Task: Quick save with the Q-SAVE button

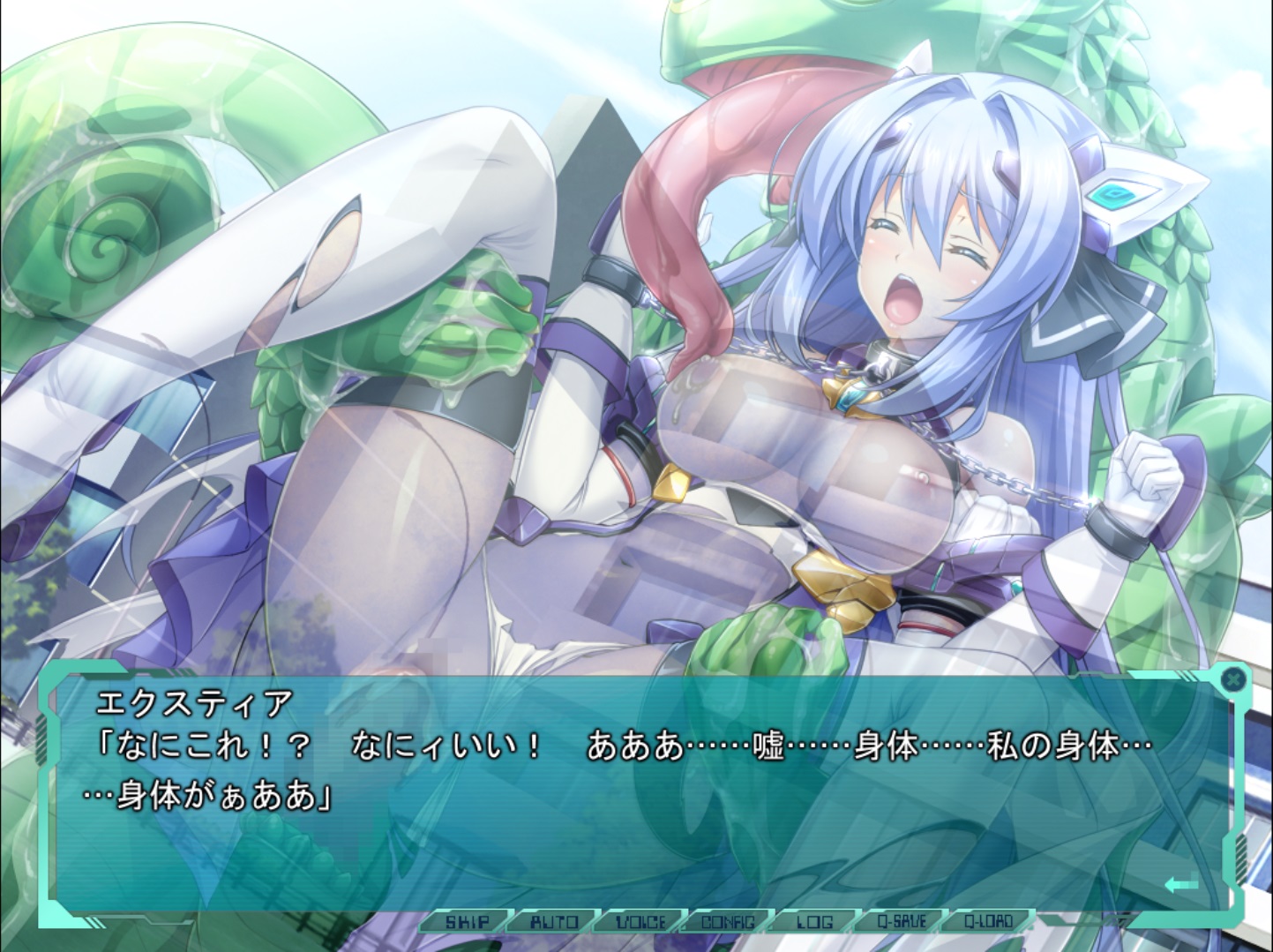Action: 901,922
